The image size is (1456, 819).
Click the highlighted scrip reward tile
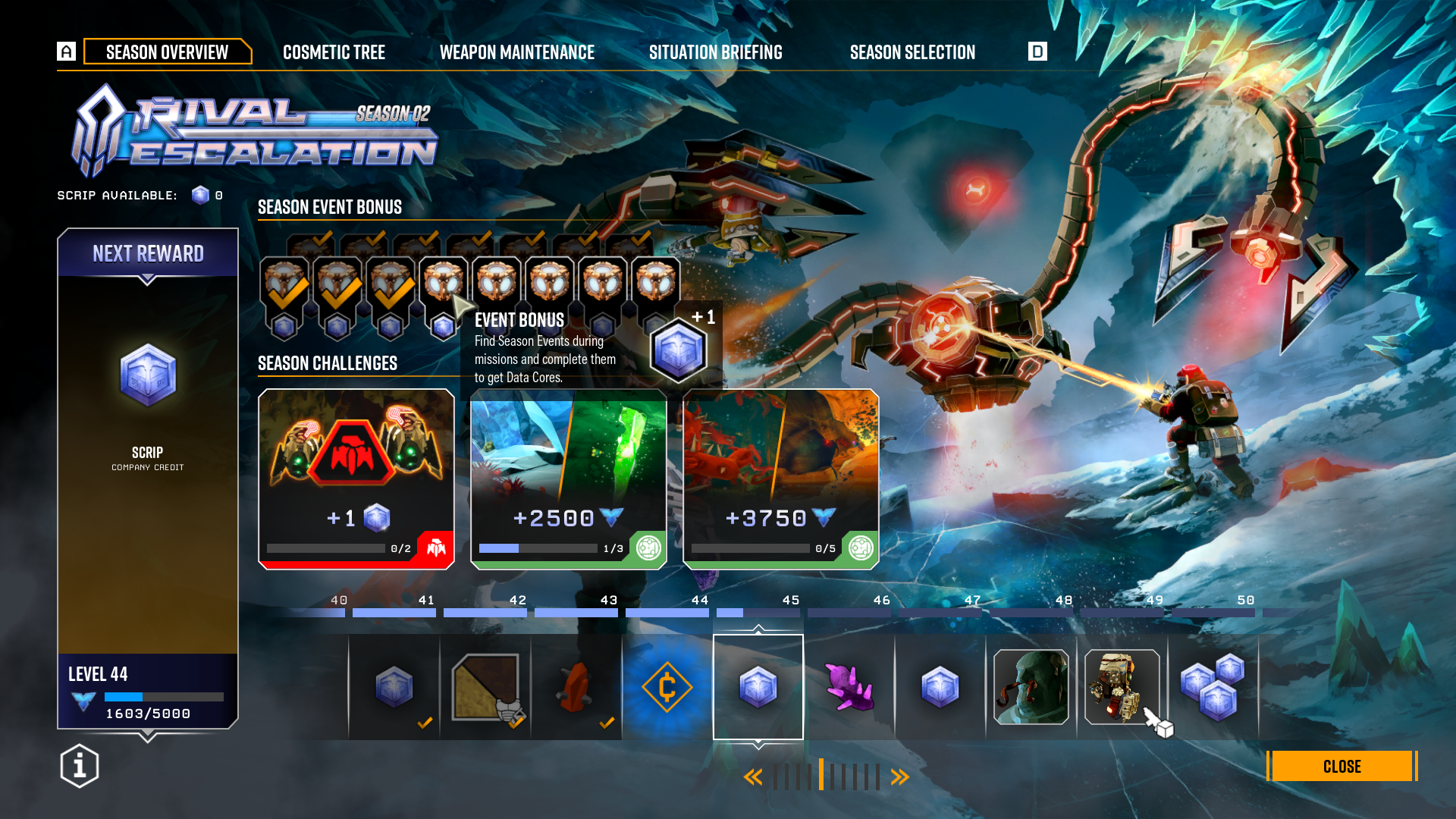758,687
